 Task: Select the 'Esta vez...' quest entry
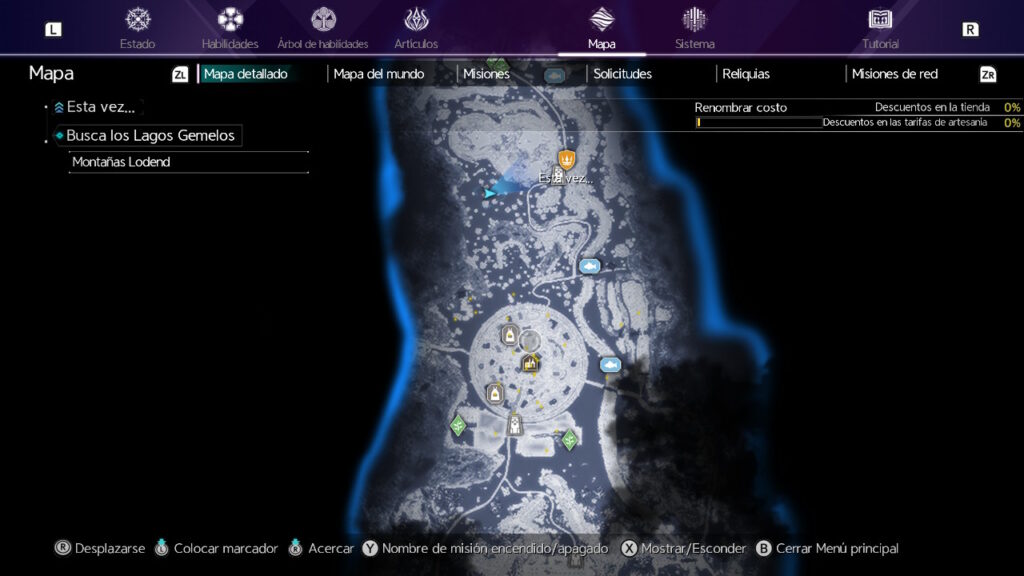(100, 107)
